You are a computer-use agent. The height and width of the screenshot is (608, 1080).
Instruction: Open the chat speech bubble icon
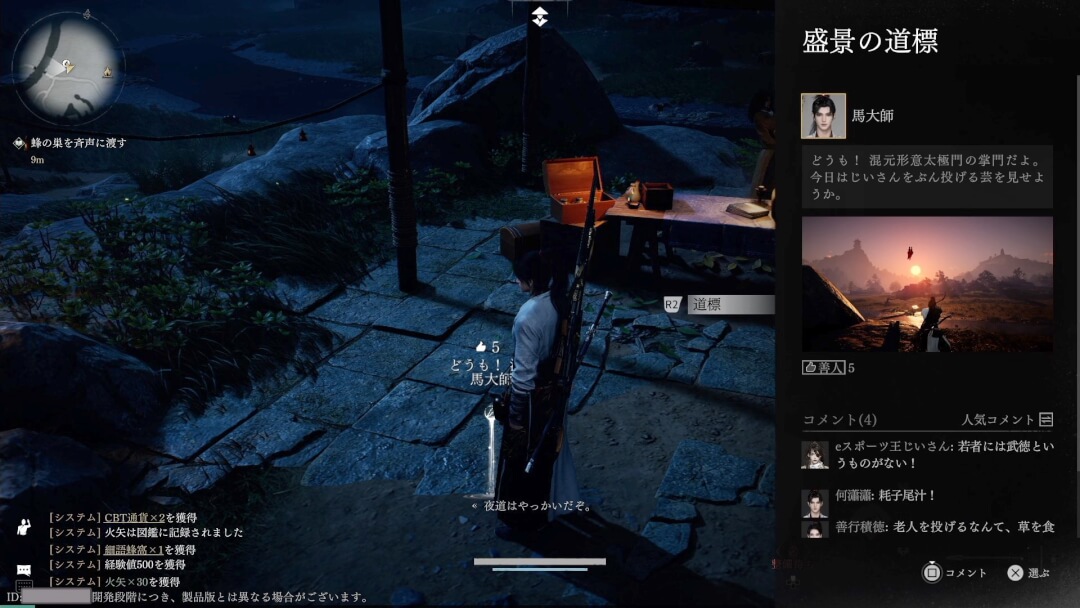pos(24,570)
